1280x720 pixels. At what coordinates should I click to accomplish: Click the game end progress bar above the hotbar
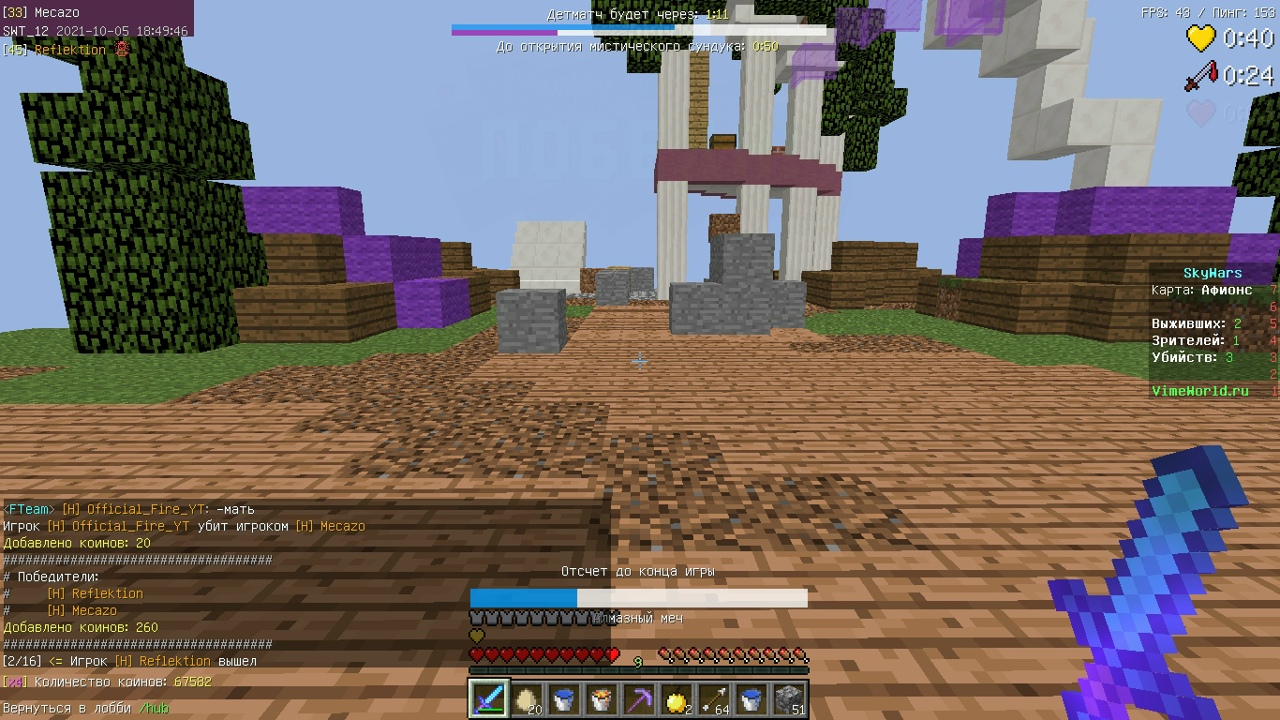639,597
